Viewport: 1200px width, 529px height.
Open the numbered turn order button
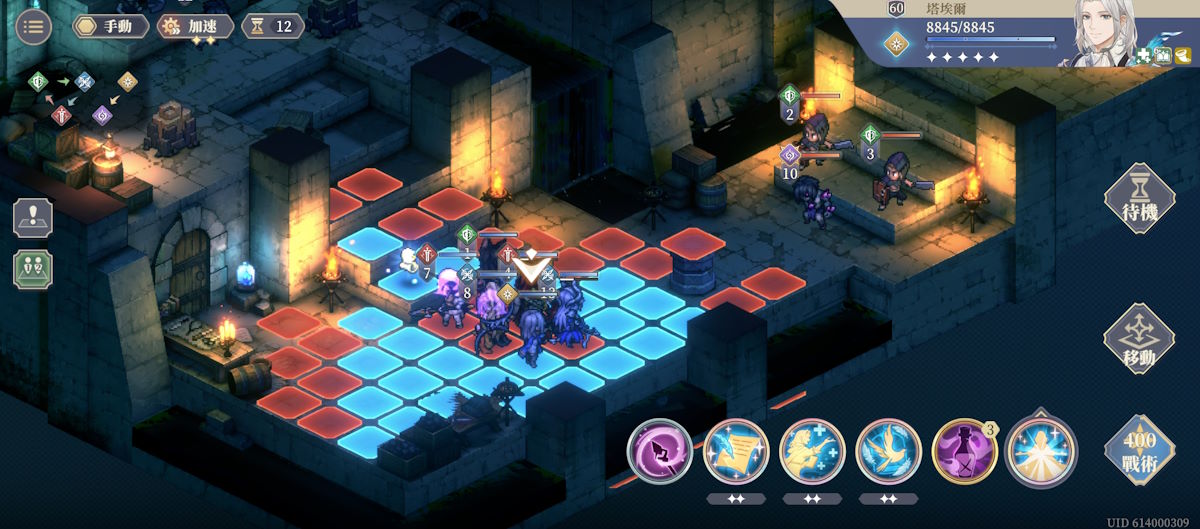tap(33, 269)
